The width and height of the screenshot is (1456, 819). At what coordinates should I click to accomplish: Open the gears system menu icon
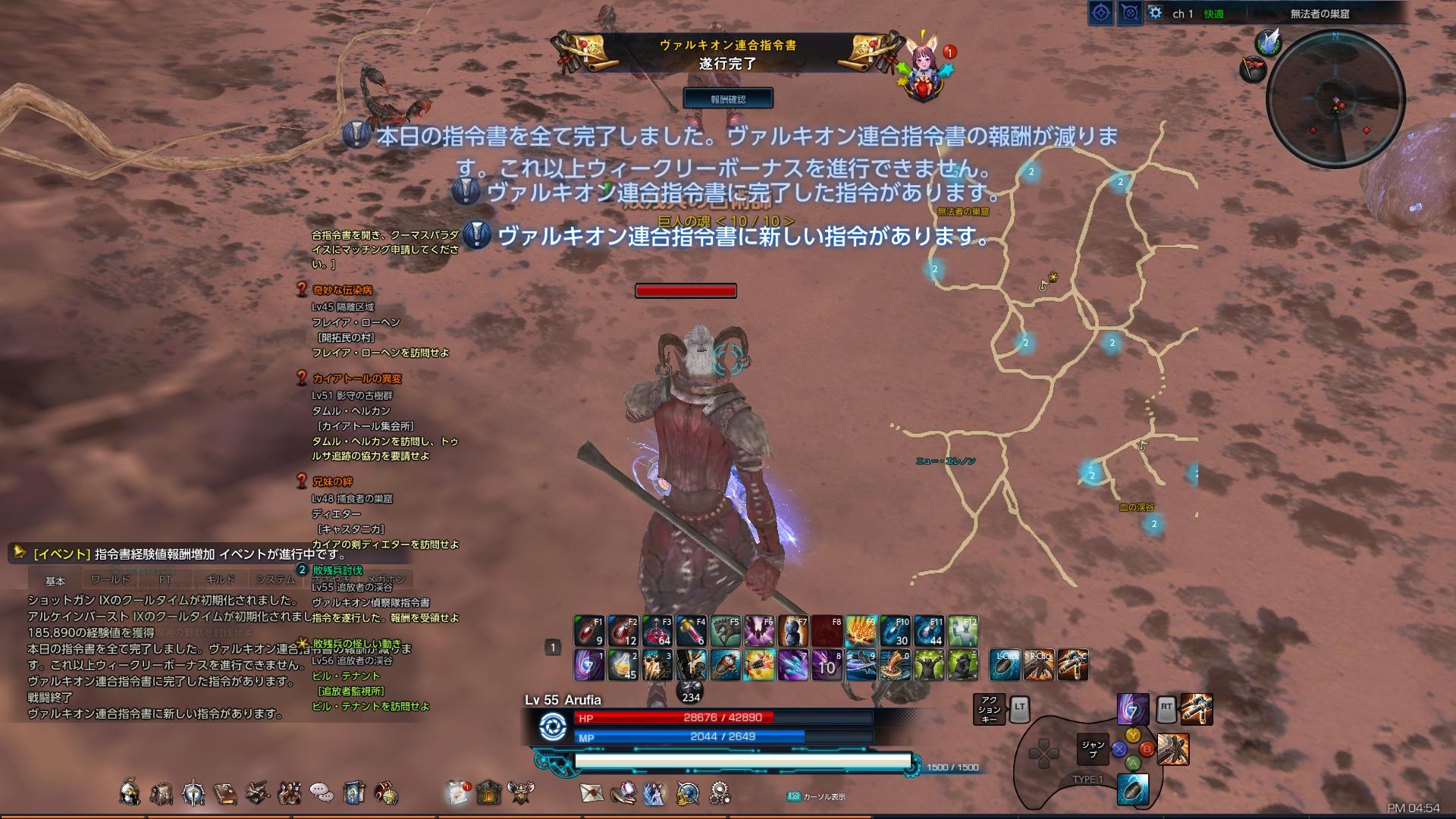[720, 793]
